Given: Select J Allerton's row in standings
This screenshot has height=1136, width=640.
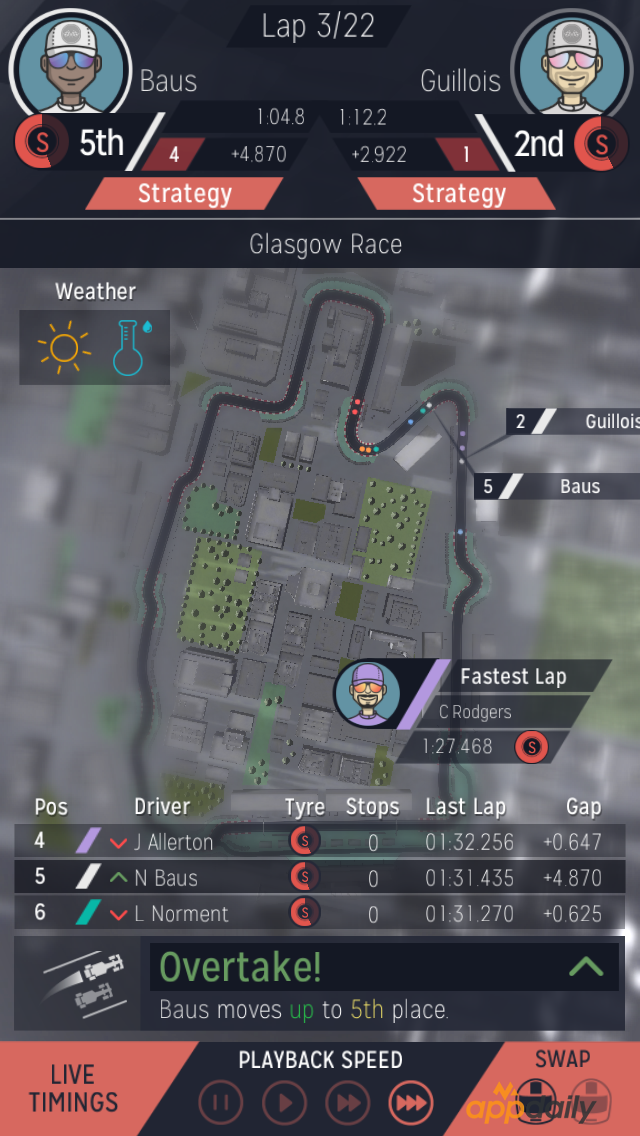Looking at the screenshot, I should coord(320,841).
